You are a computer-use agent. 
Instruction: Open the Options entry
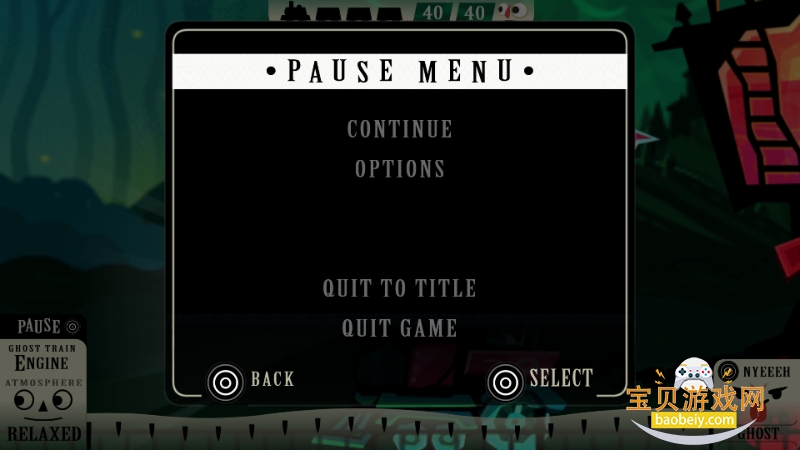point(400,169)
